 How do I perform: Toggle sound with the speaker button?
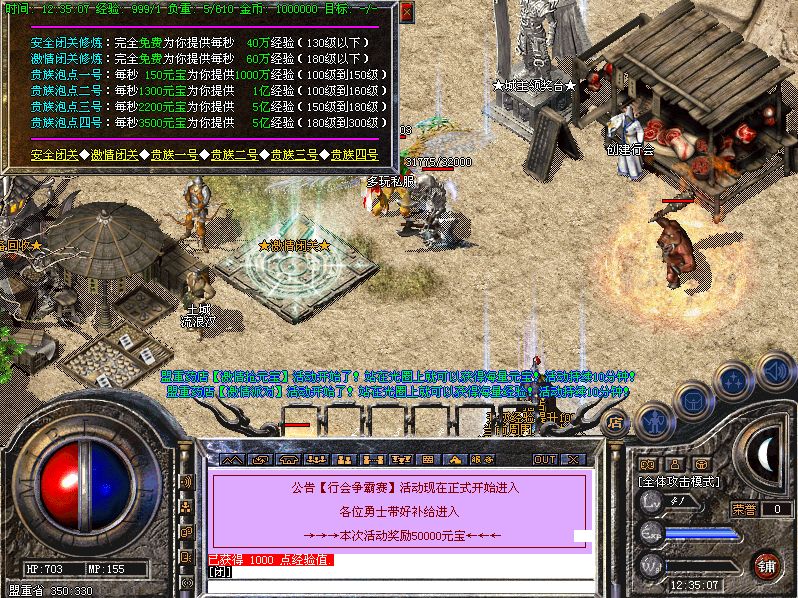(775, 370)
